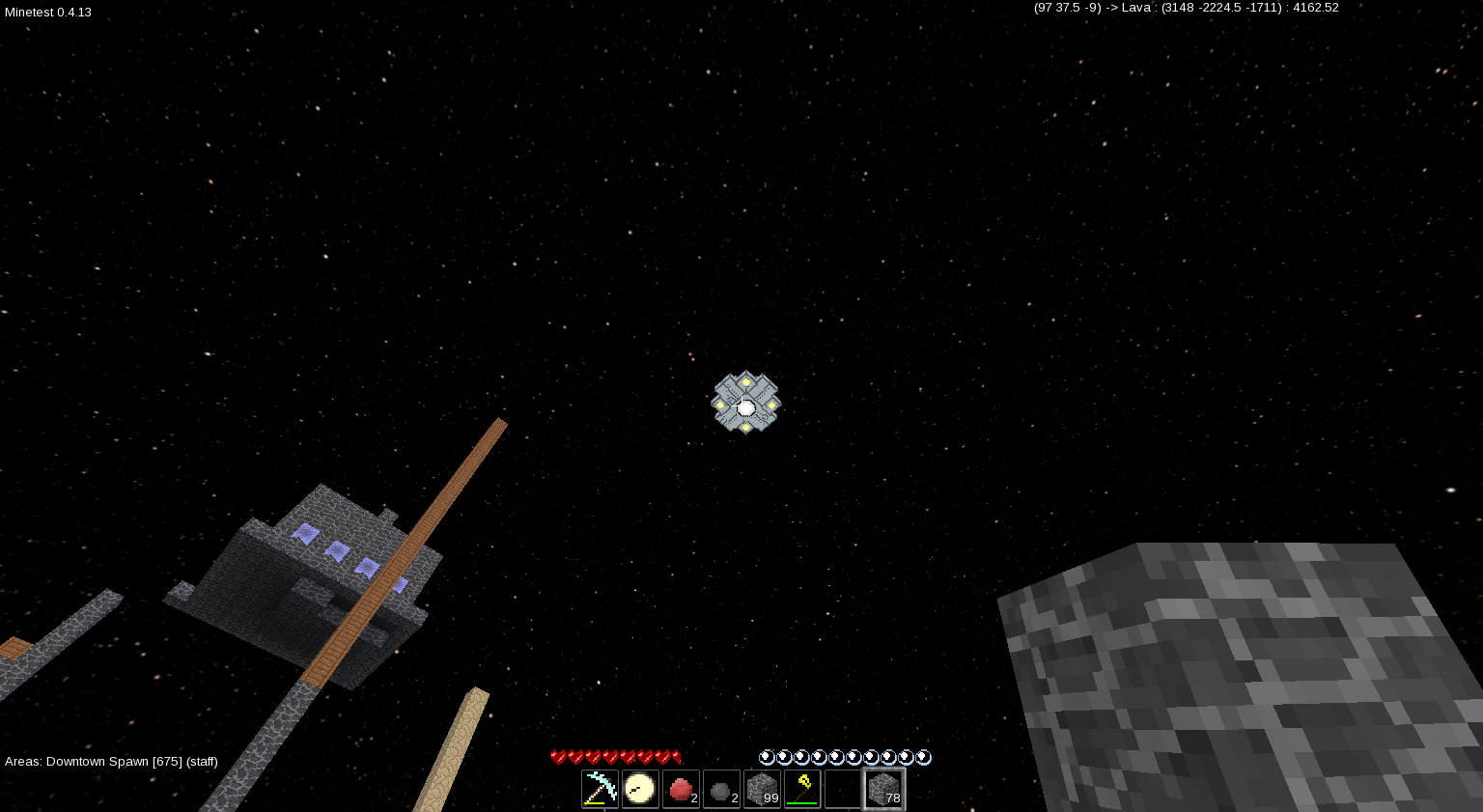This screenshot has height=812, width=1483.
Task: Click the last breath bubble on the right
Action: point(924,757)
